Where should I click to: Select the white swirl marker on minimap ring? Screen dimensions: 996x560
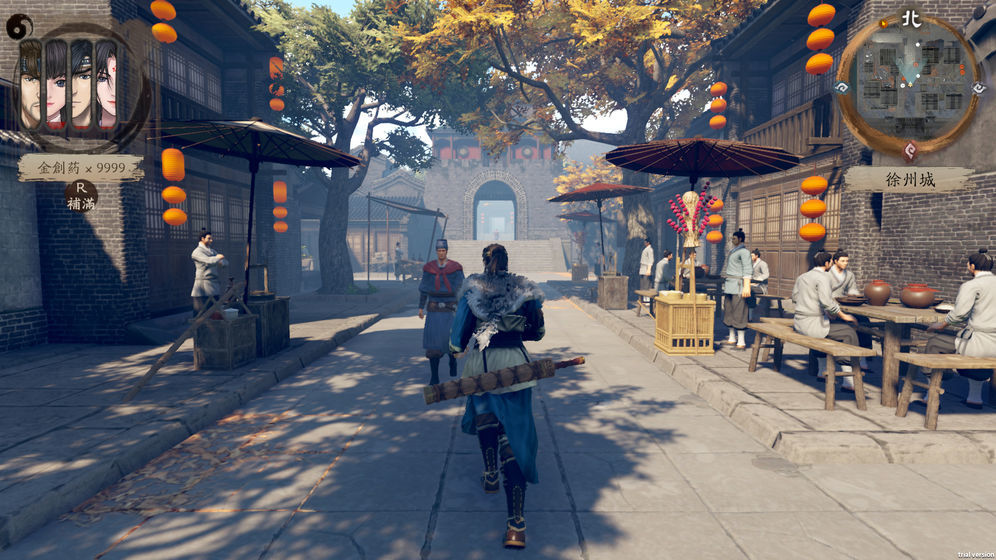click(979, 88)
